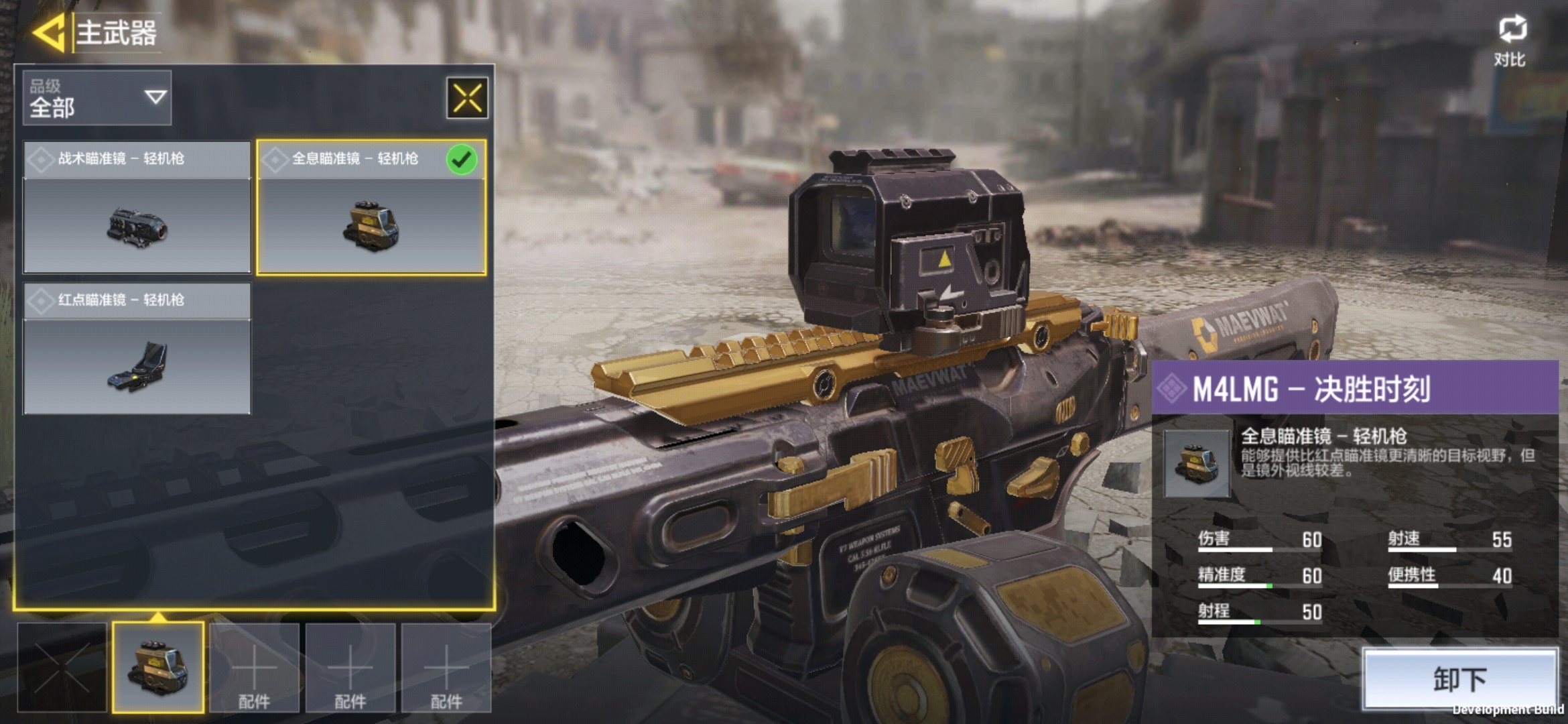Select the 战术瞄准镜 tactical scope card
The width and height of the screenshot is (1568, 724).
137,206
